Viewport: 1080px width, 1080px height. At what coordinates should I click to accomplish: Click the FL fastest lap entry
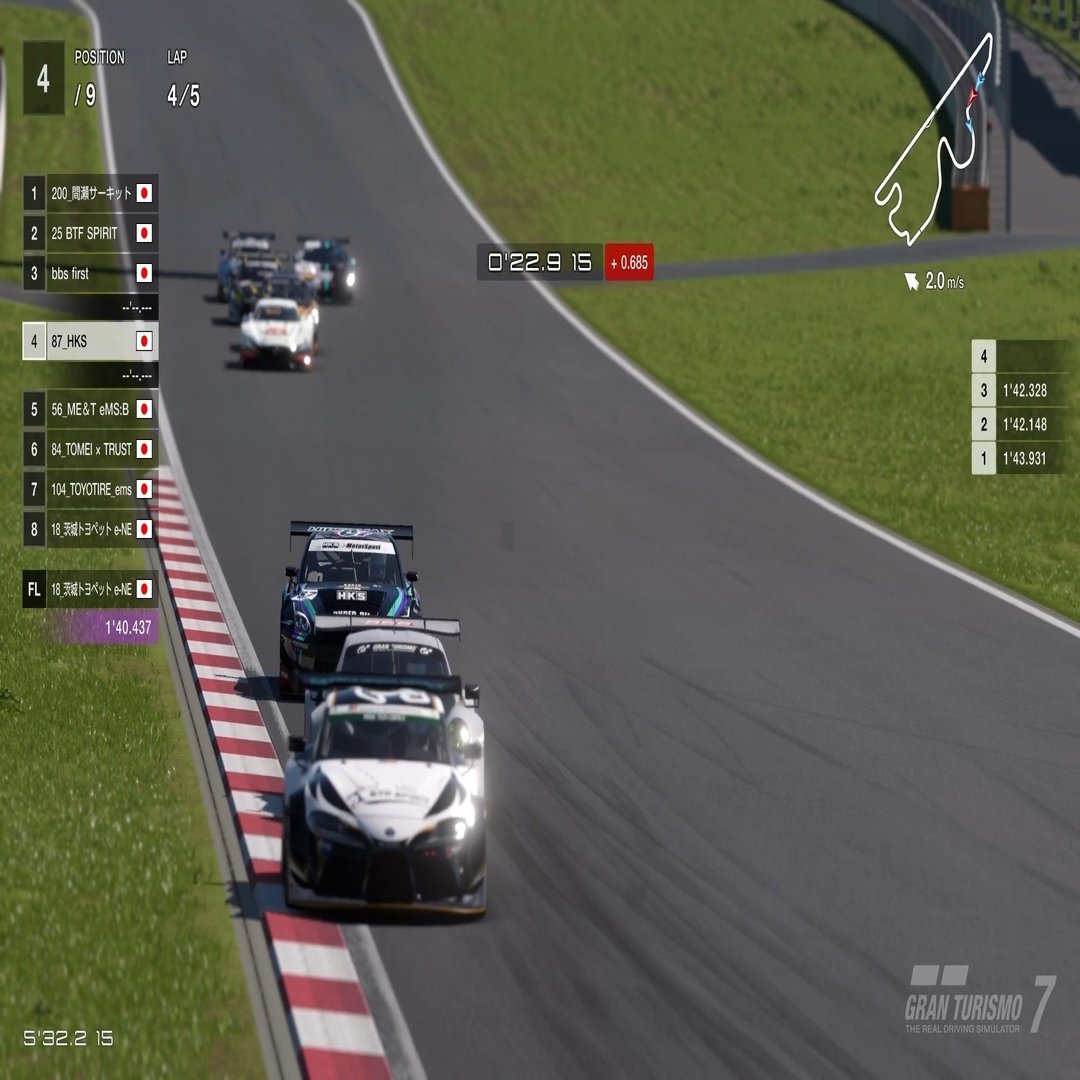(x=91, y=590)
